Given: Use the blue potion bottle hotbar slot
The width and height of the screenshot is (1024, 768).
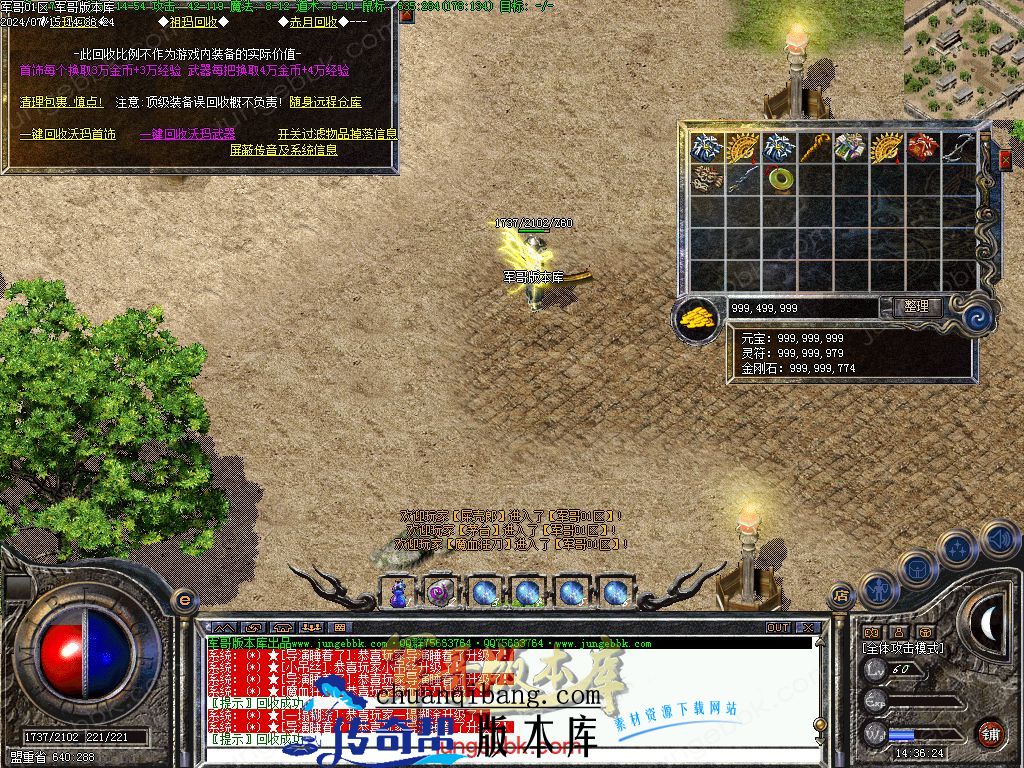Looking at the screenshot, I should (x=398, y=592).
